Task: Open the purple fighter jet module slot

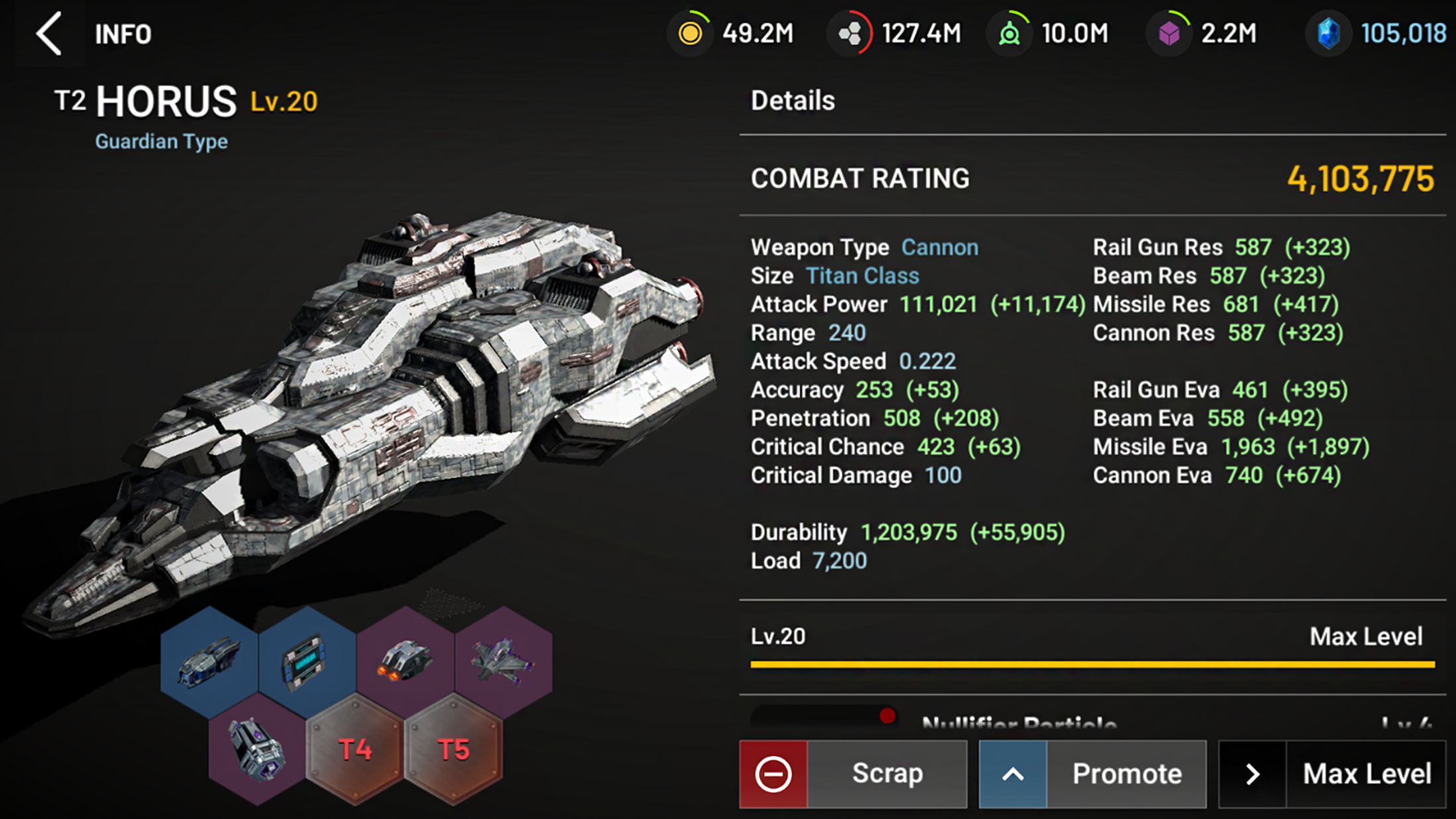Action: tap(503, 662)
